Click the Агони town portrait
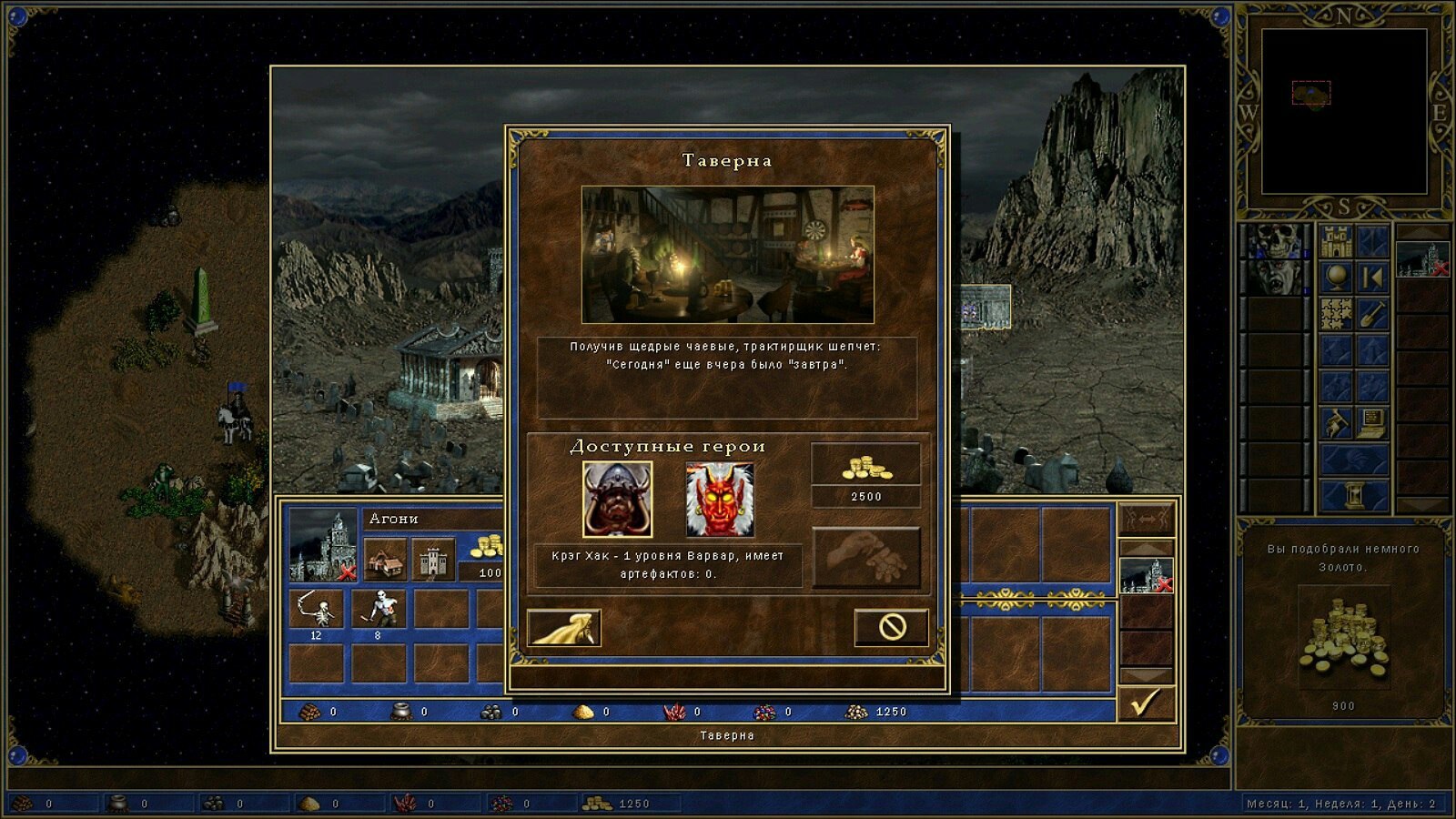Viewport: 1456px width, 819px height. [322, 545]
